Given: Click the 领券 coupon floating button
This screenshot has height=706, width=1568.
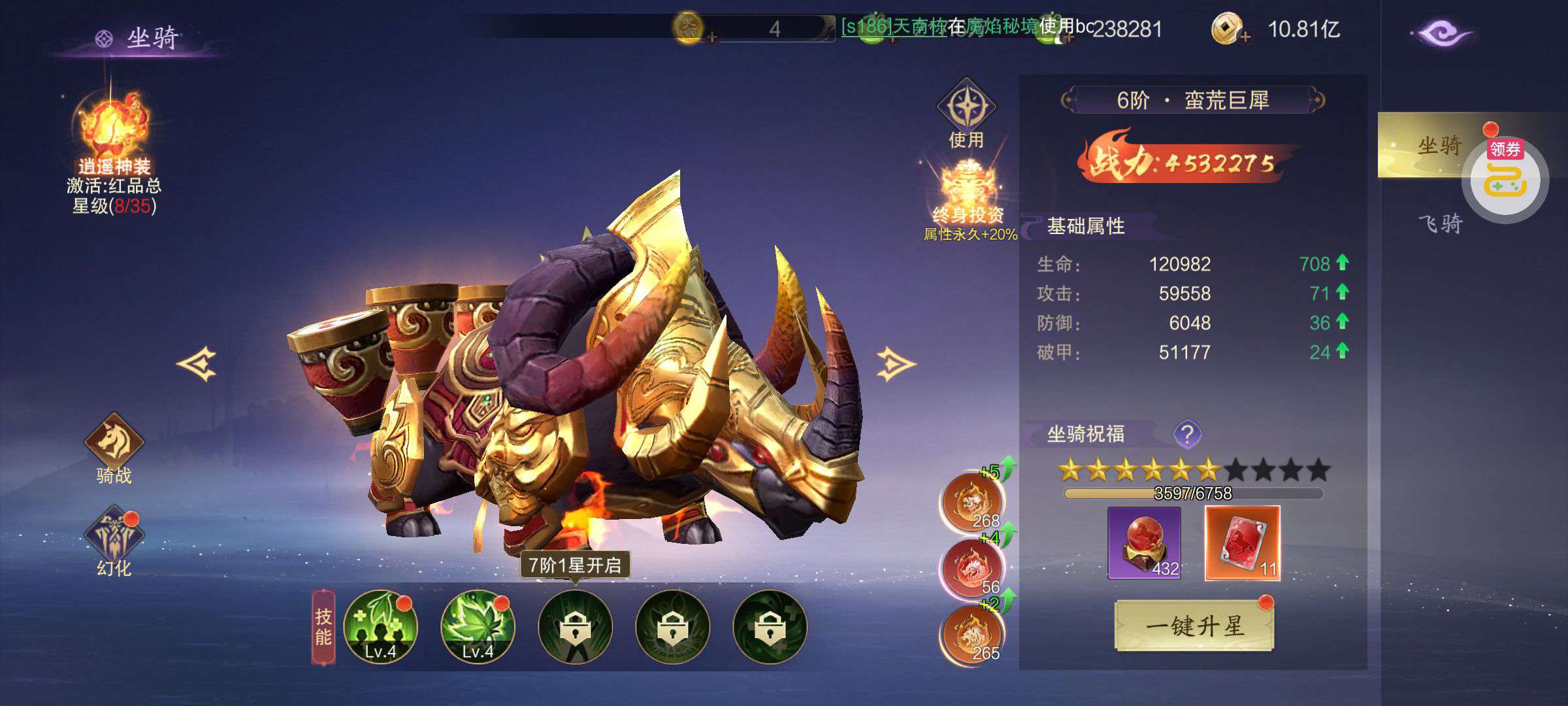Looking at the screenshot, I should (1505, 176).
